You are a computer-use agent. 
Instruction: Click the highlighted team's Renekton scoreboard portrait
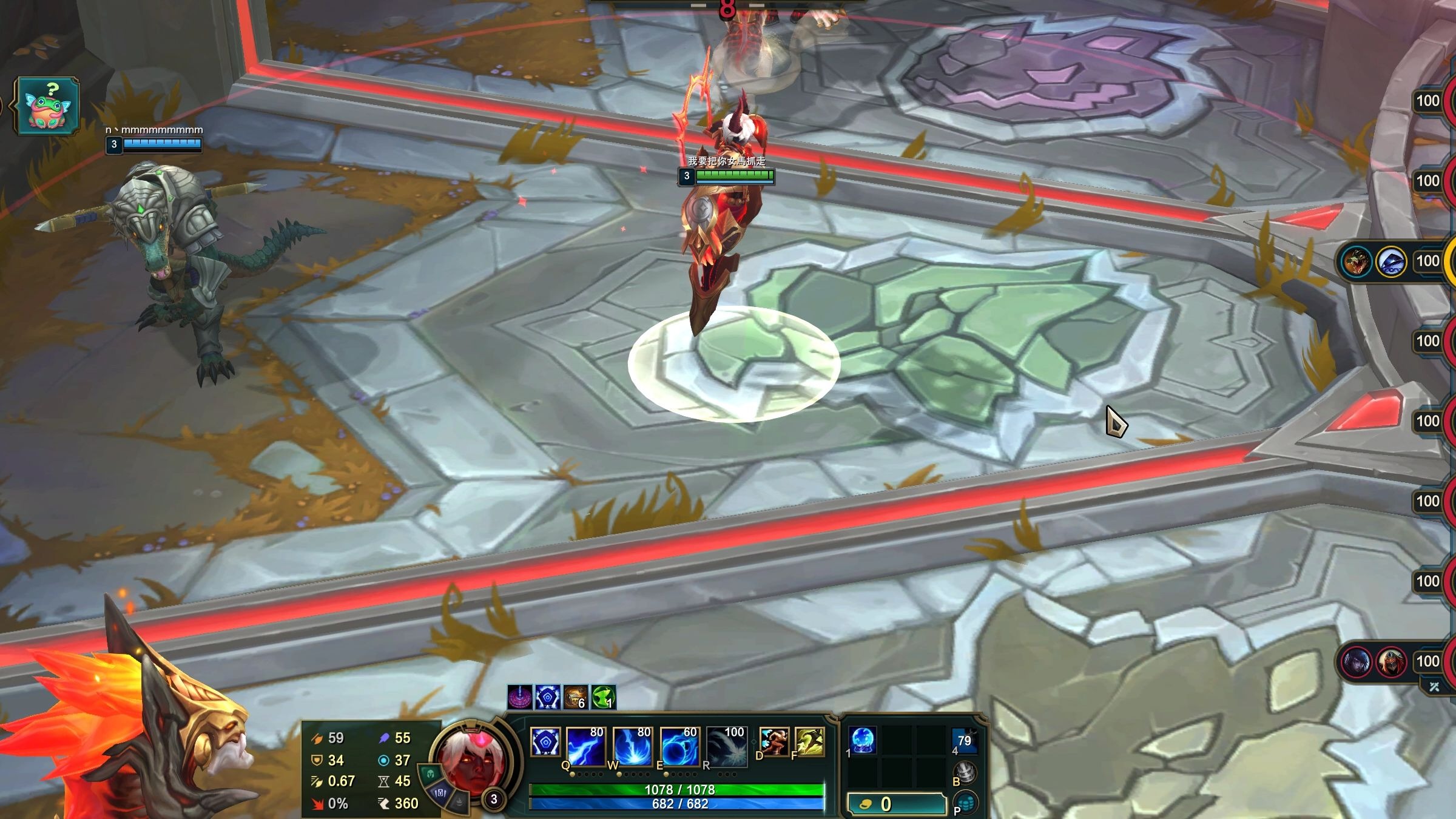coord(1355,262)
